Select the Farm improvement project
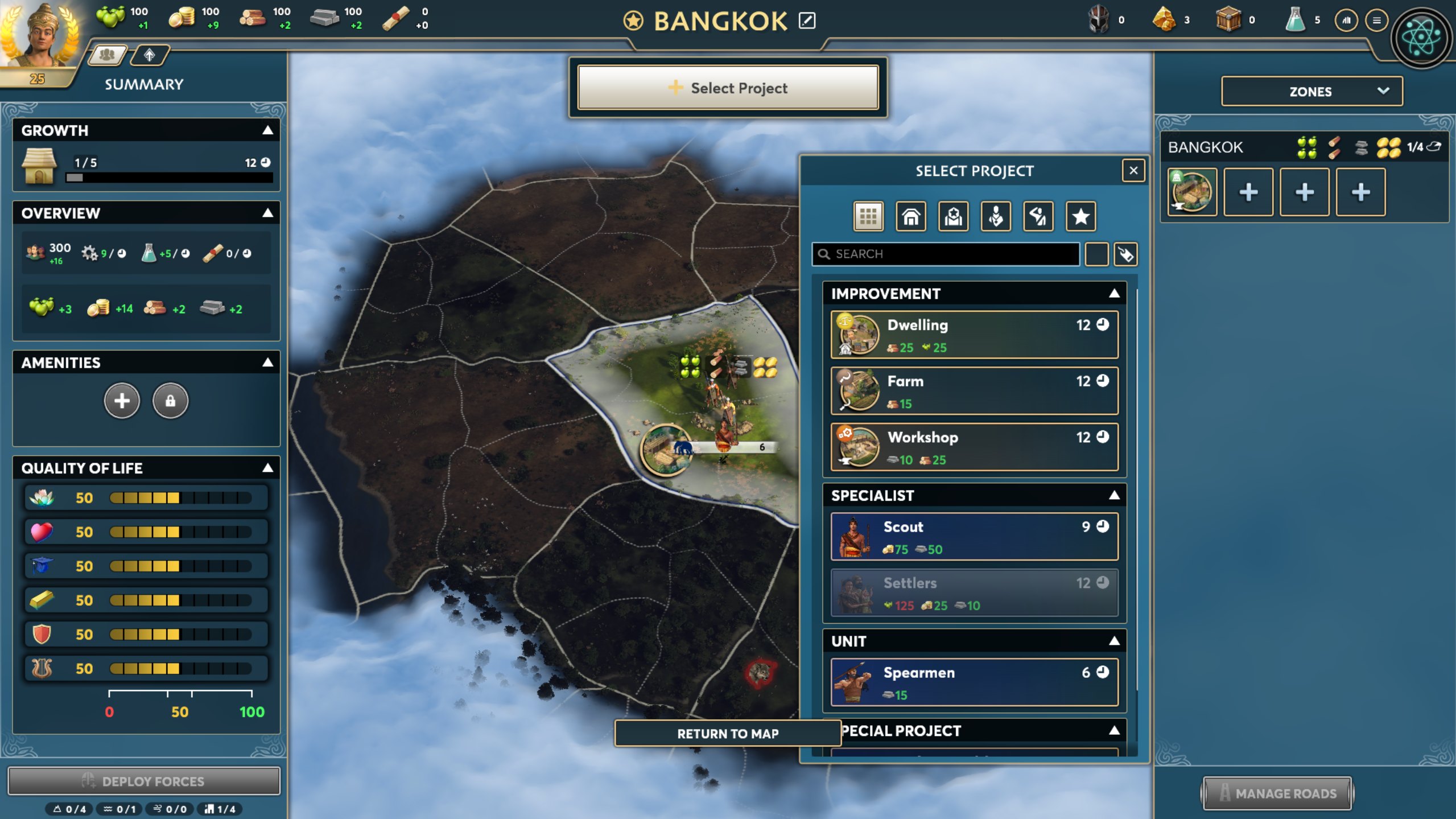This screenshot has height=819, width=1456. 974,391
